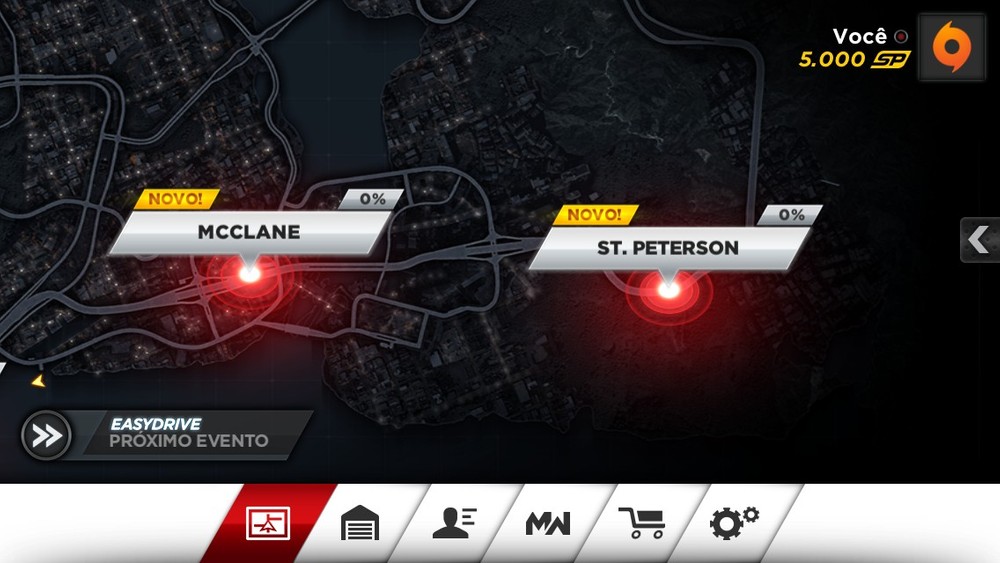
Task: Open the Origin profile icon
Action: click(951, 47)
